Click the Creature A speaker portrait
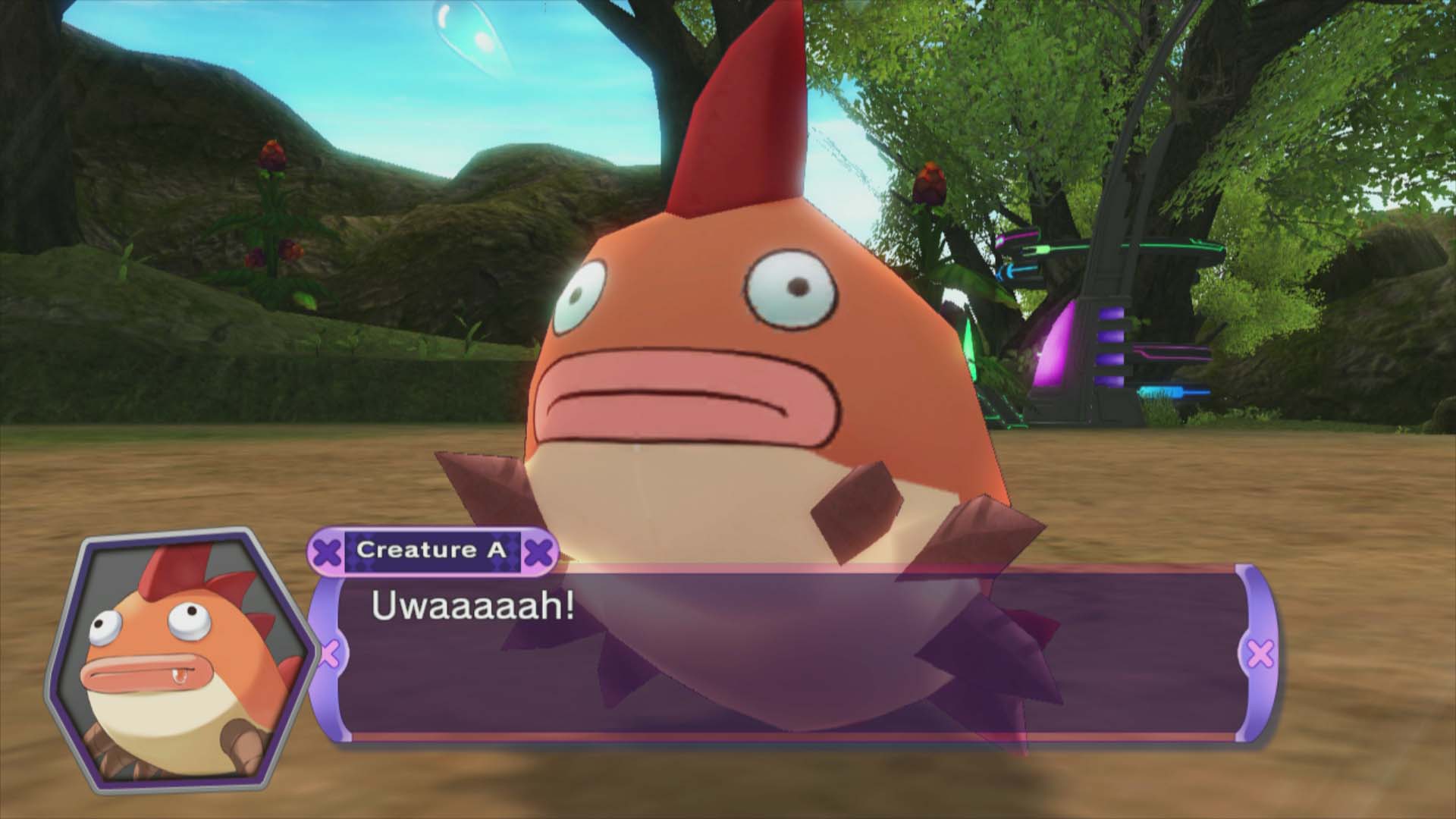This screenshot has height=819, width=1456. click(x=180, y=653)
